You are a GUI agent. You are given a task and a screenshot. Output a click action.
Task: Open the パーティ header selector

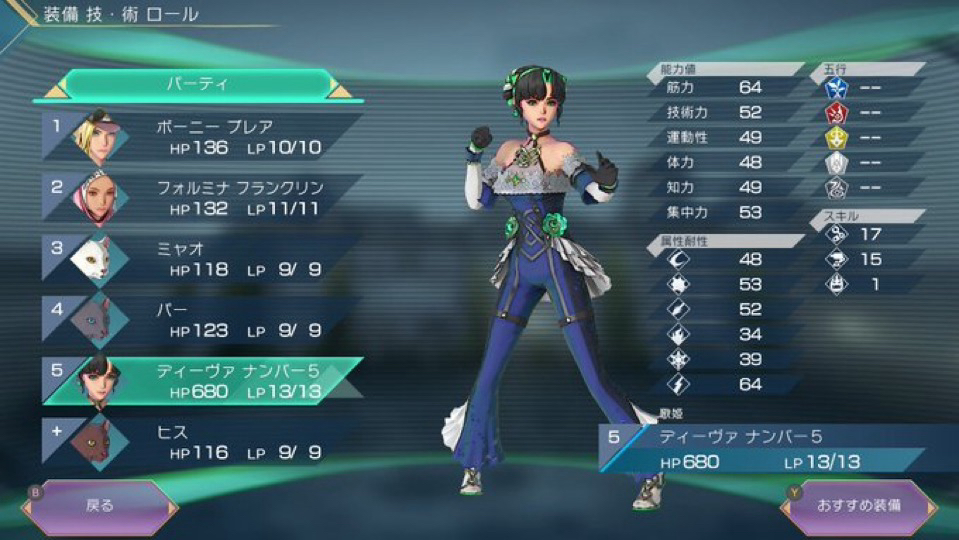point(195,84)
